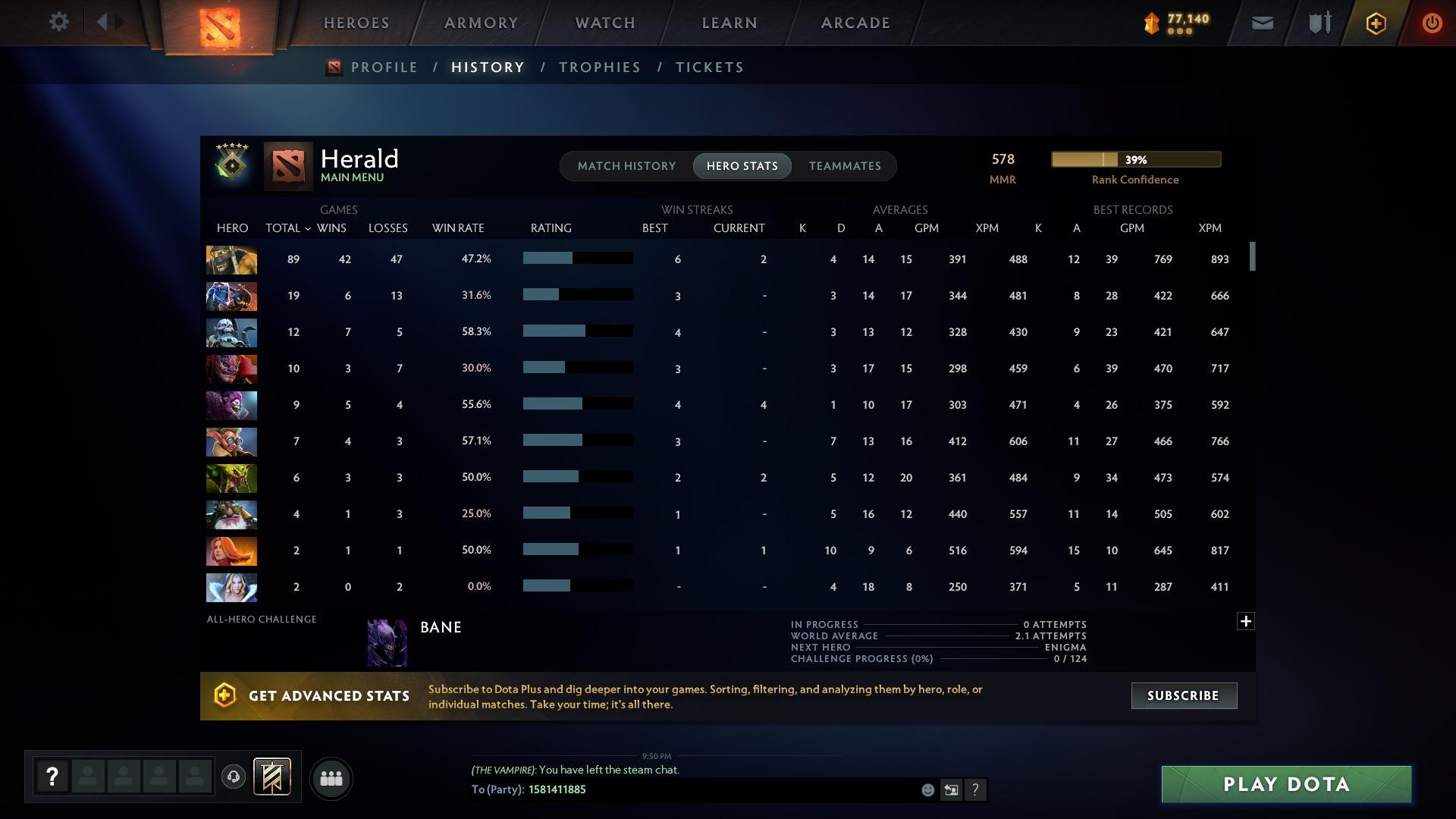1456x819 pixels.
Task: Open the TROPHIES section
Action: [599, 67]
